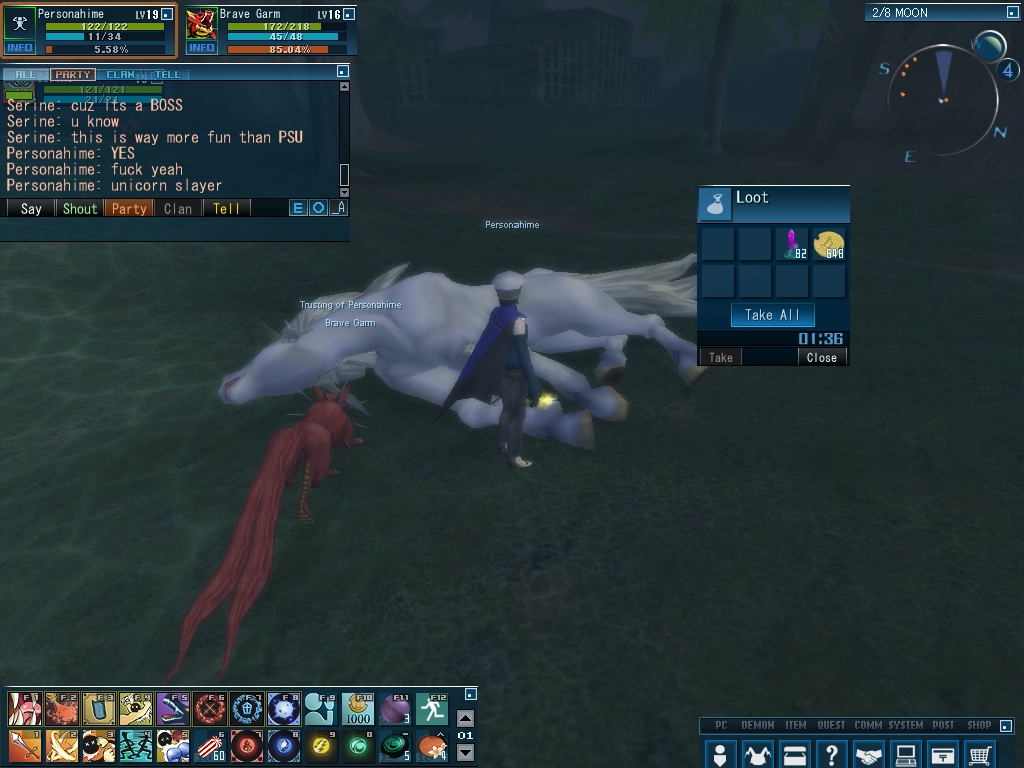Open the shopping cart SHOP menu
1024x768 pixels.
[981, 754]
